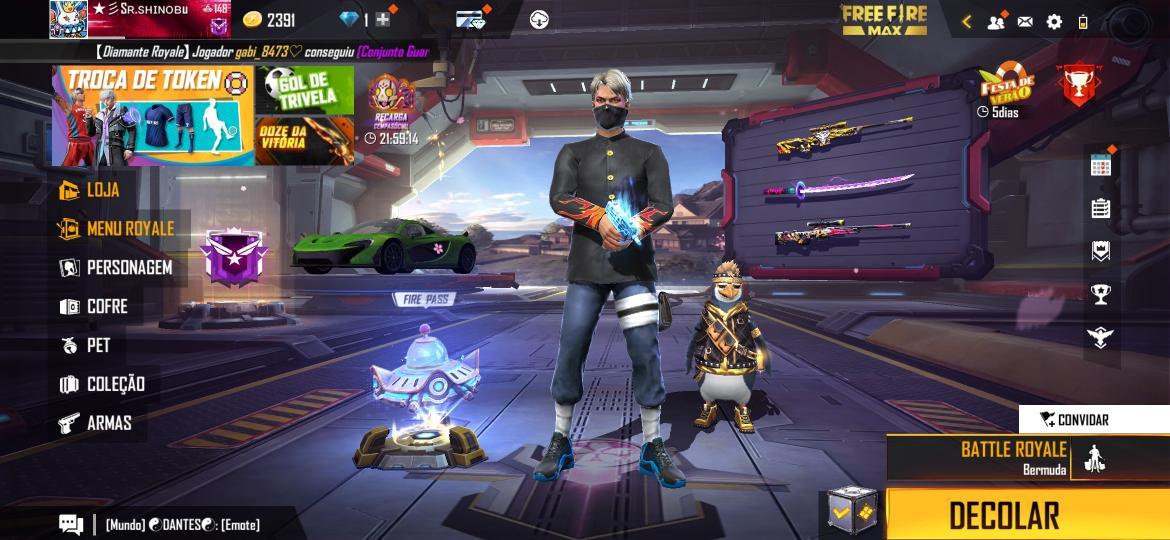Add diamonds with the plus button
Image resolution: width=1170 pixels, height=540 pixels.
383,20
